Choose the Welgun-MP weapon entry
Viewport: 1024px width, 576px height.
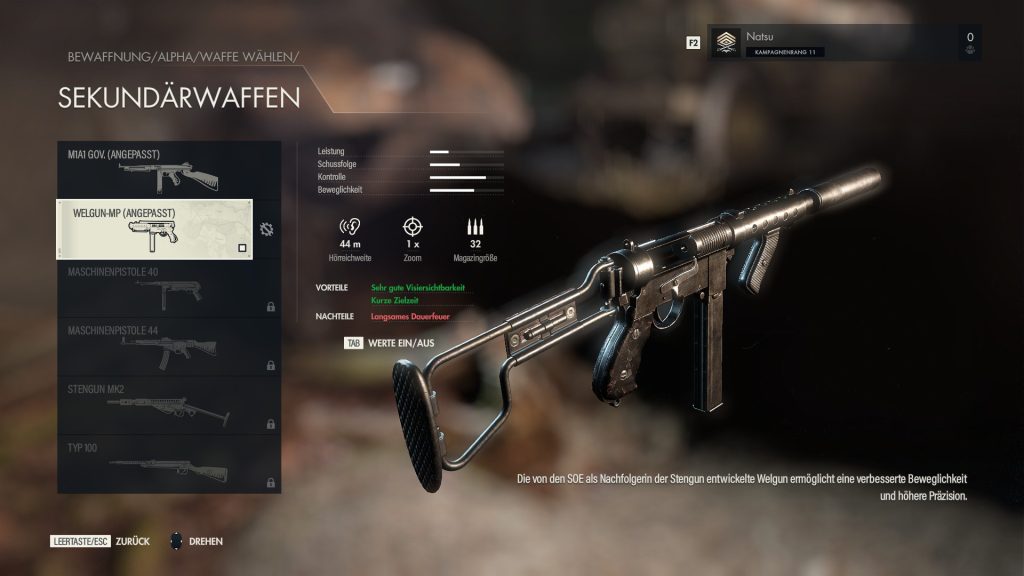click(x=155, y=229)
